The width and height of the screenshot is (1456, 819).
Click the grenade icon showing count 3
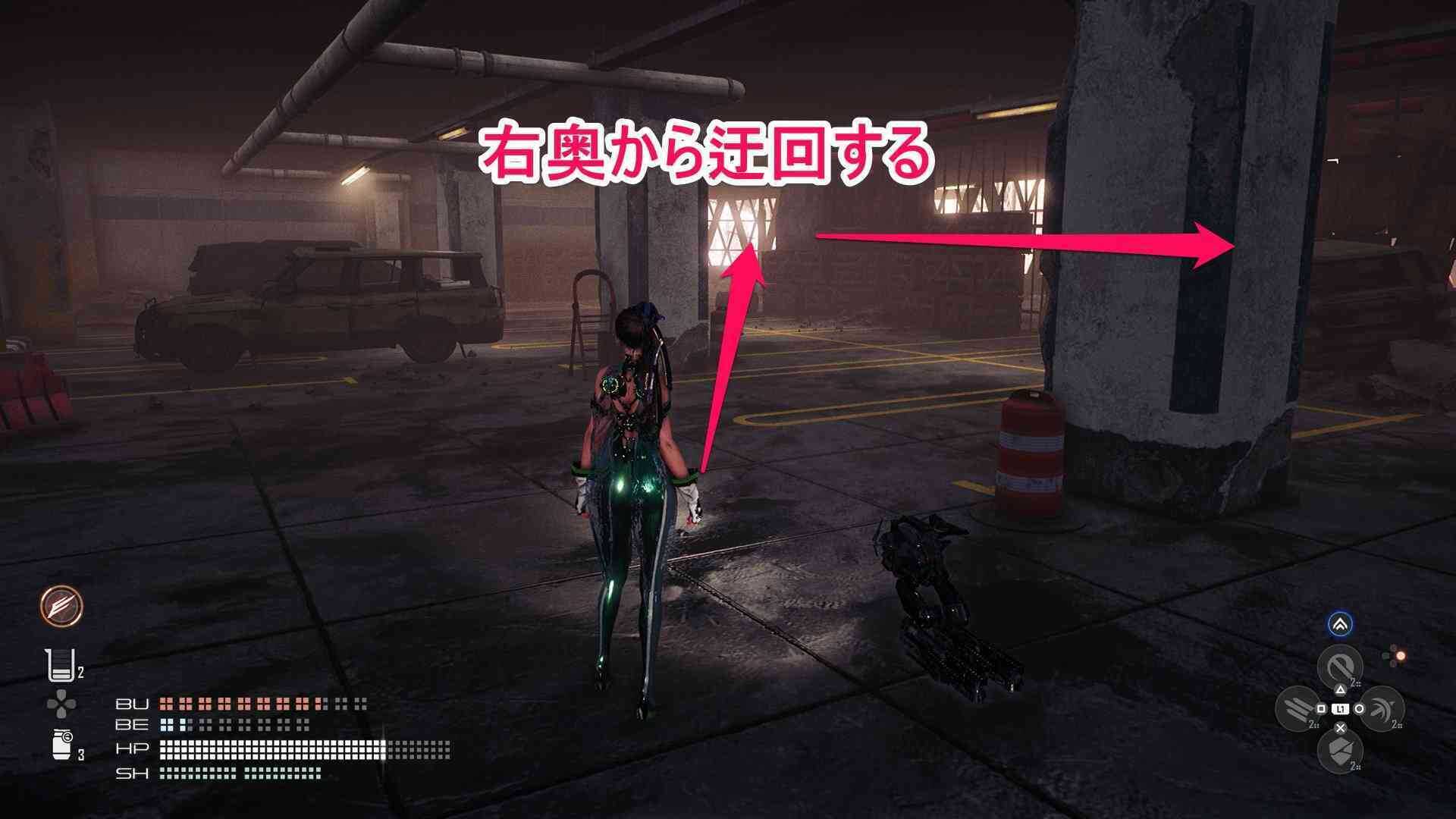[x=61, y=745]
